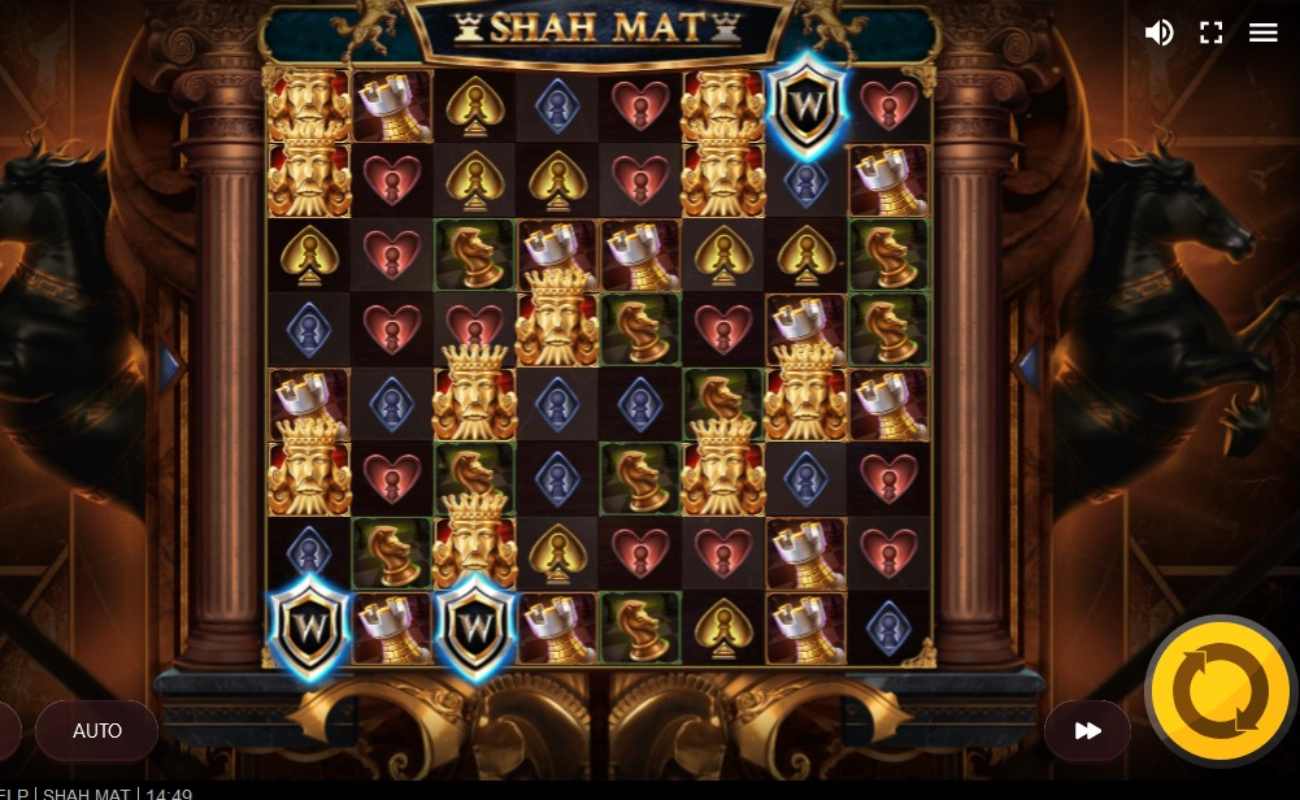Activate the turbo fast-forward spins
1300x800 pixels.
point(1086,731)
